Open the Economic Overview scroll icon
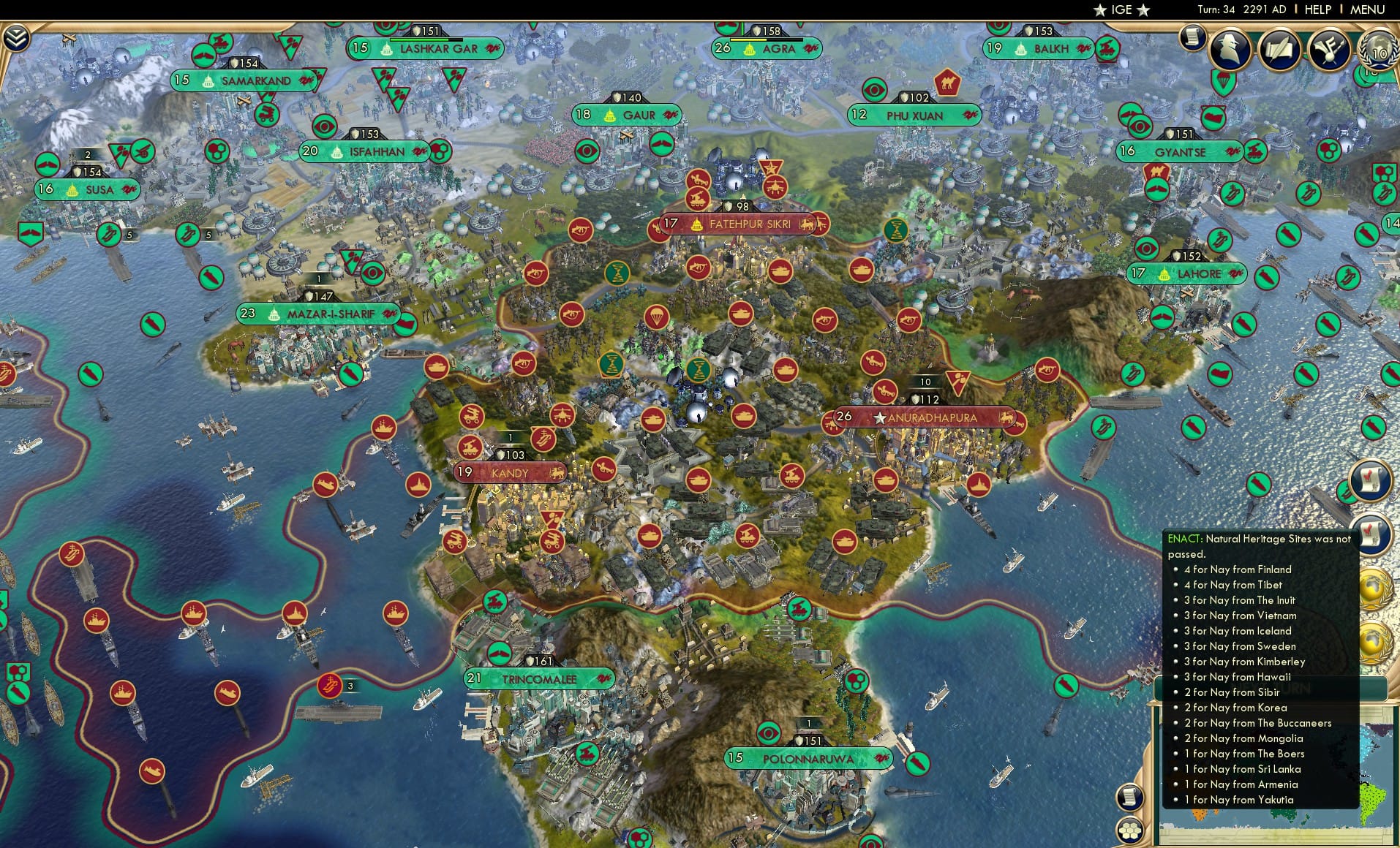Image resolution: width=1400 pixels, height=848 pixels. click(1194, 38)
